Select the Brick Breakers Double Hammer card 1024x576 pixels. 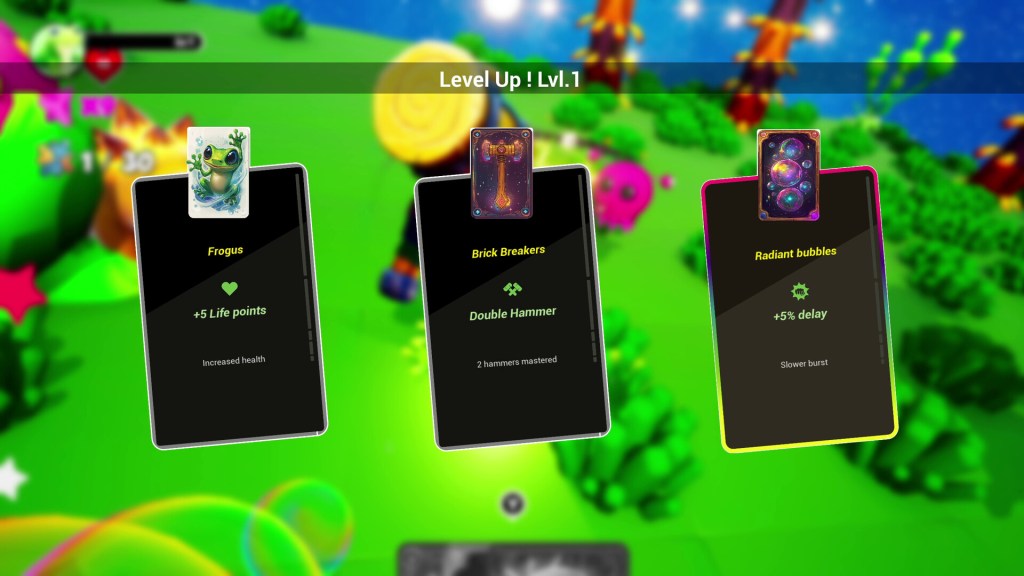coord(513,312)
